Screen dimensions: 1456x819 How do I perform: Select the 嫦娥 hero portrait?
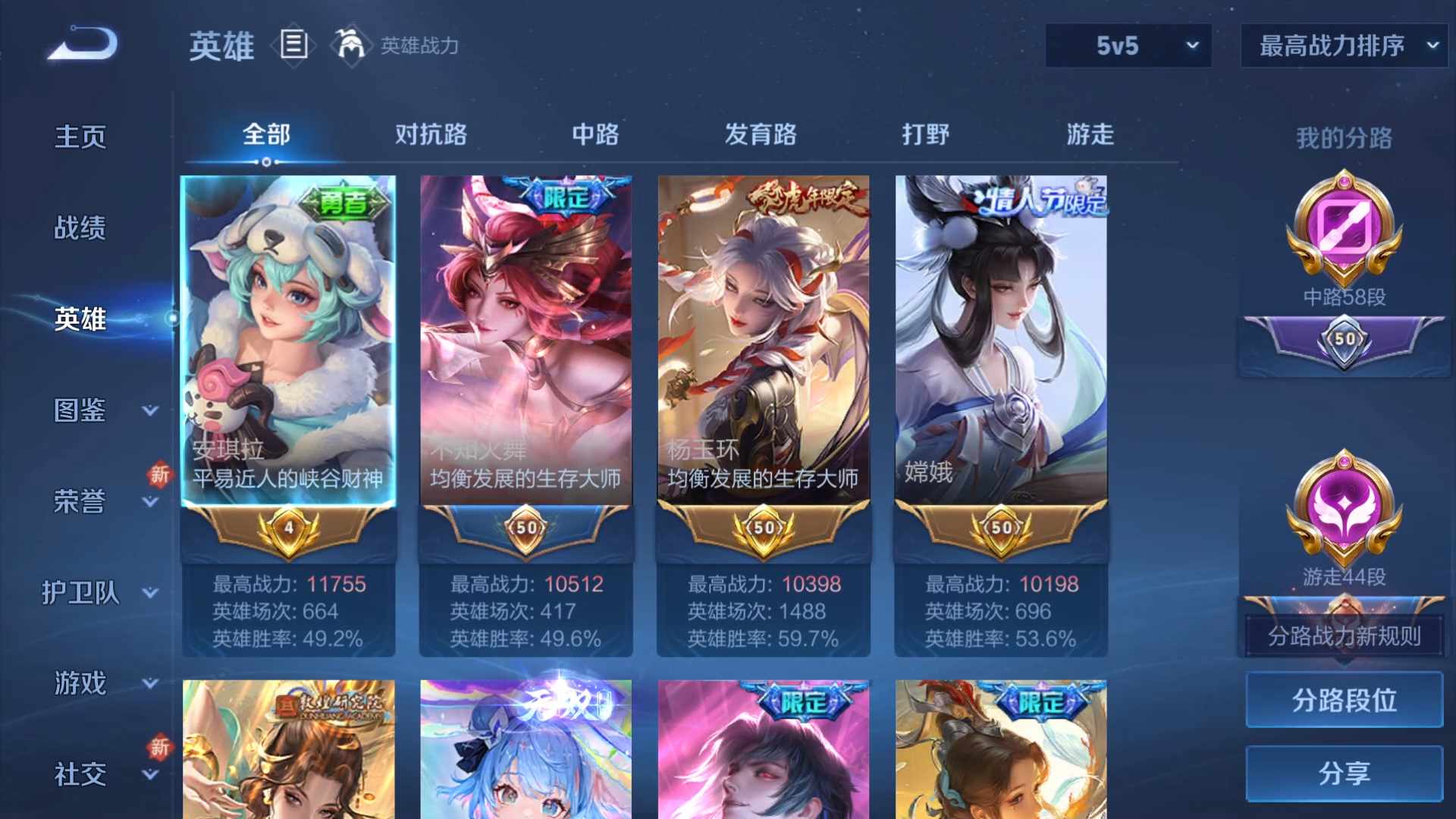(999, 326)
